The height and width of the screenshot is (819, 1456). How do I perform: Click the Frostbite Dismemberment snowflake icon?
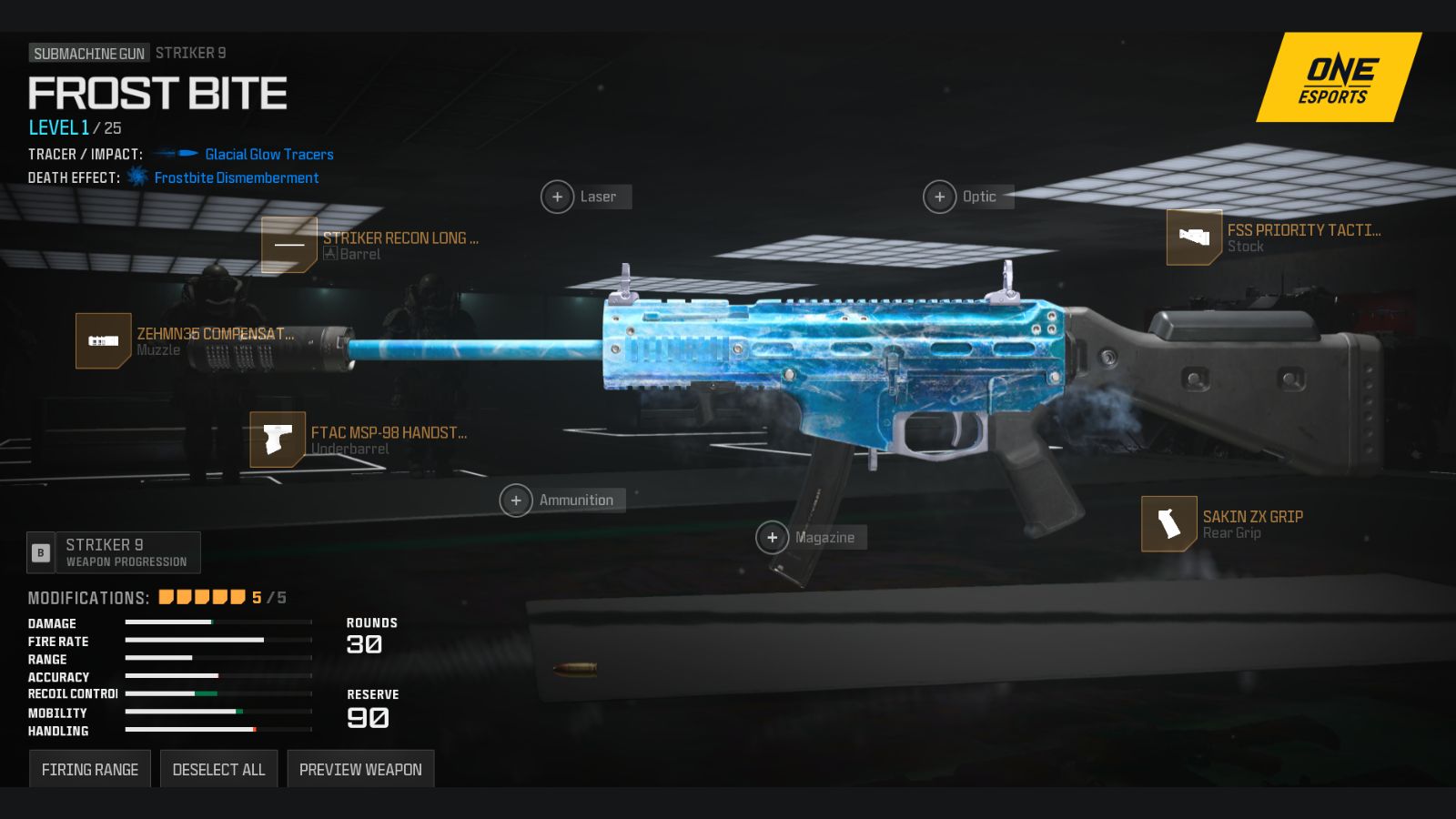click(136, 177)
